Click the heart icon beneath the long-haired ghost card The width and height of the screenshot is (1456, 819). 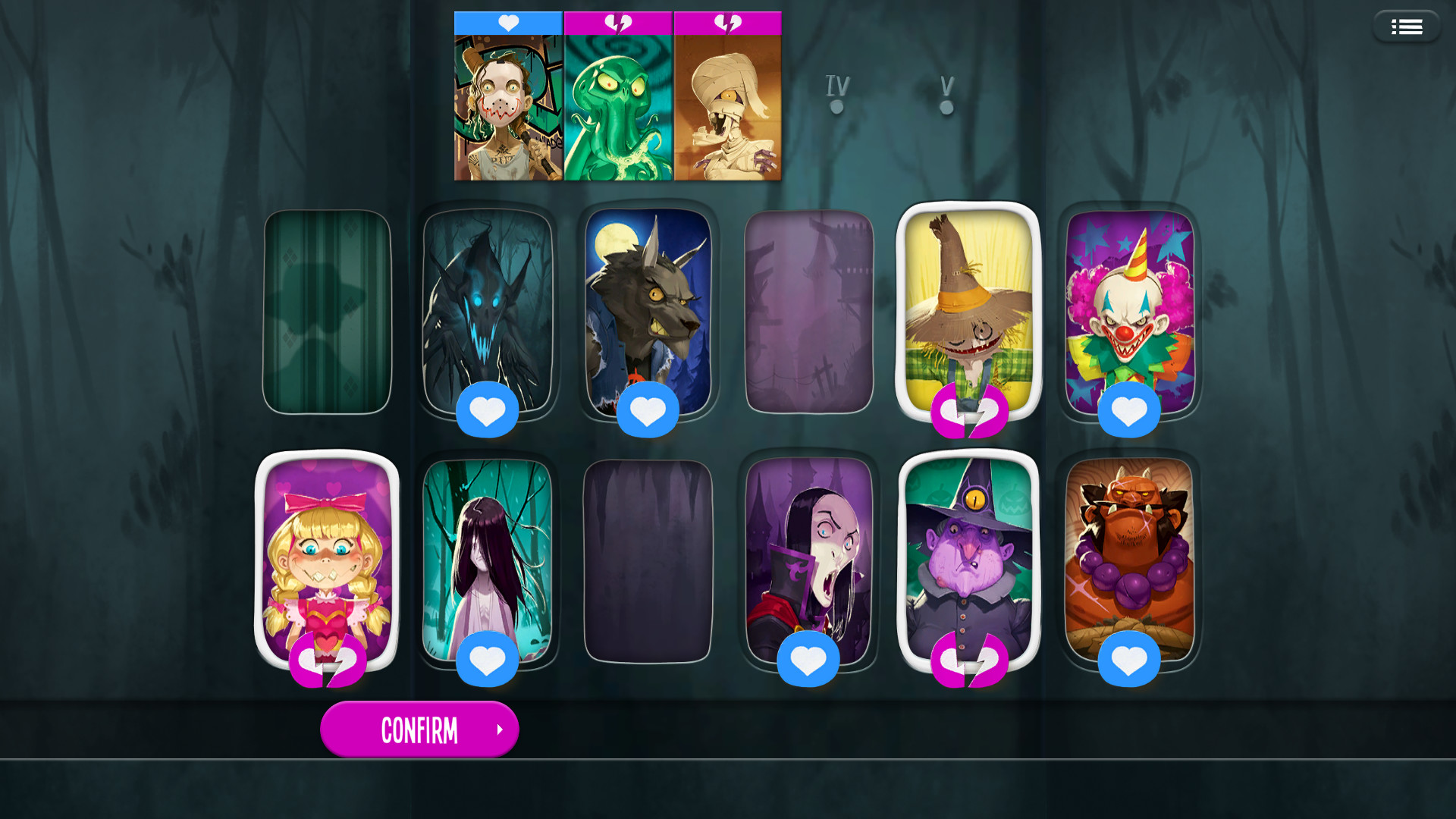[x=488, y=659]
